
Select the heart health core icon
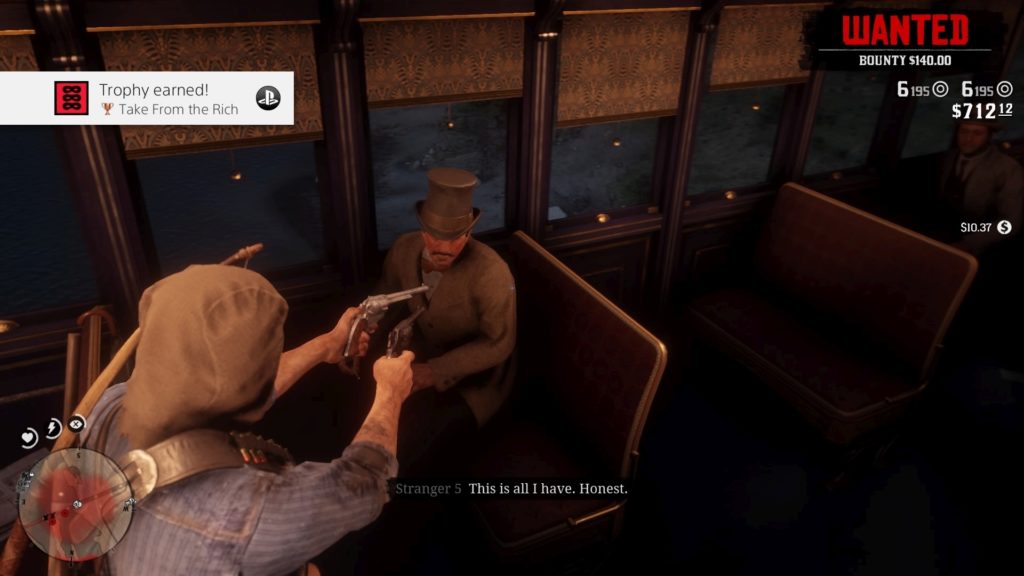[29, 437]
